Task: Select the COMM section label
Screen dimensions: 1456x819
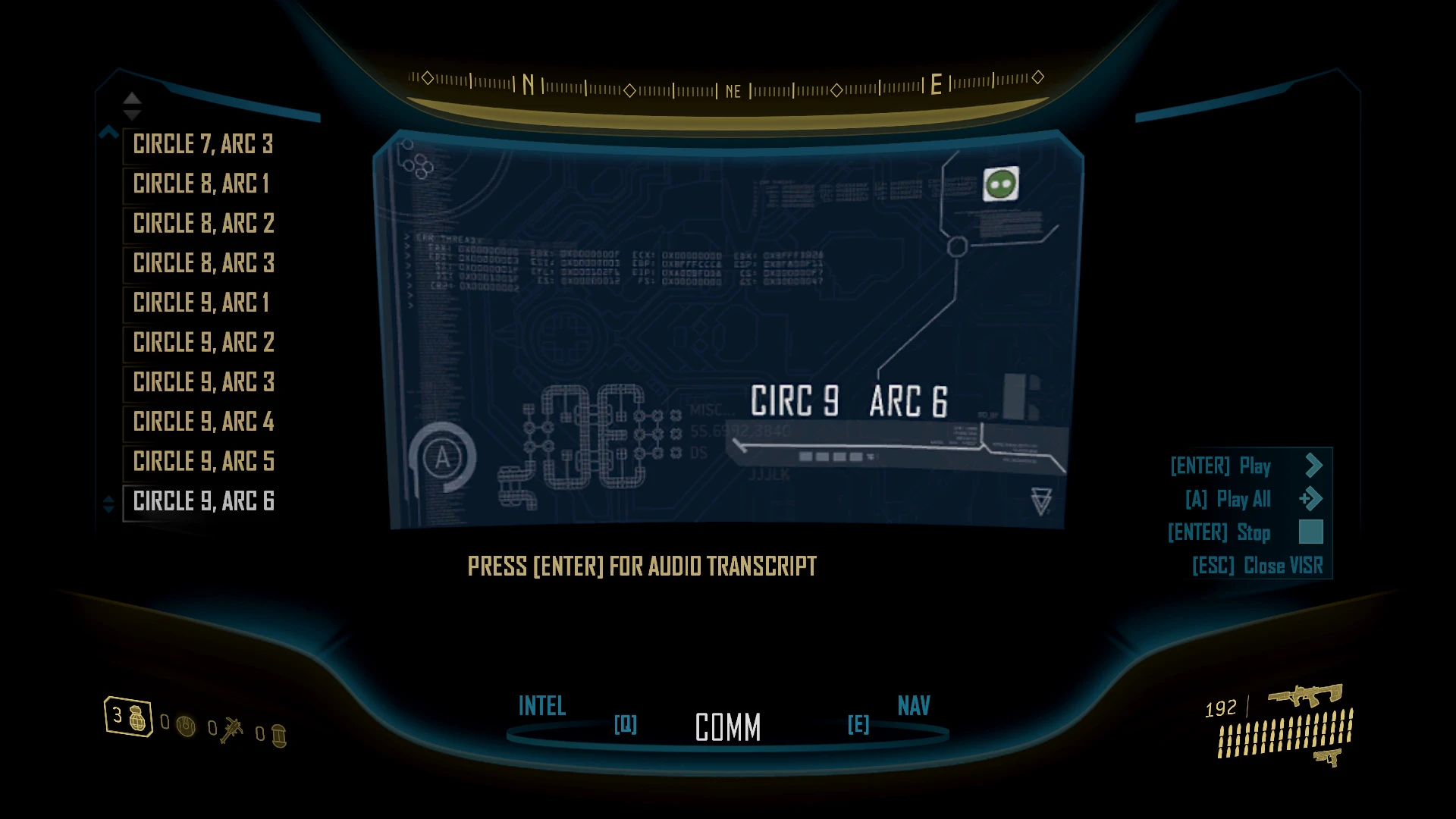Action: pos(727,728)
